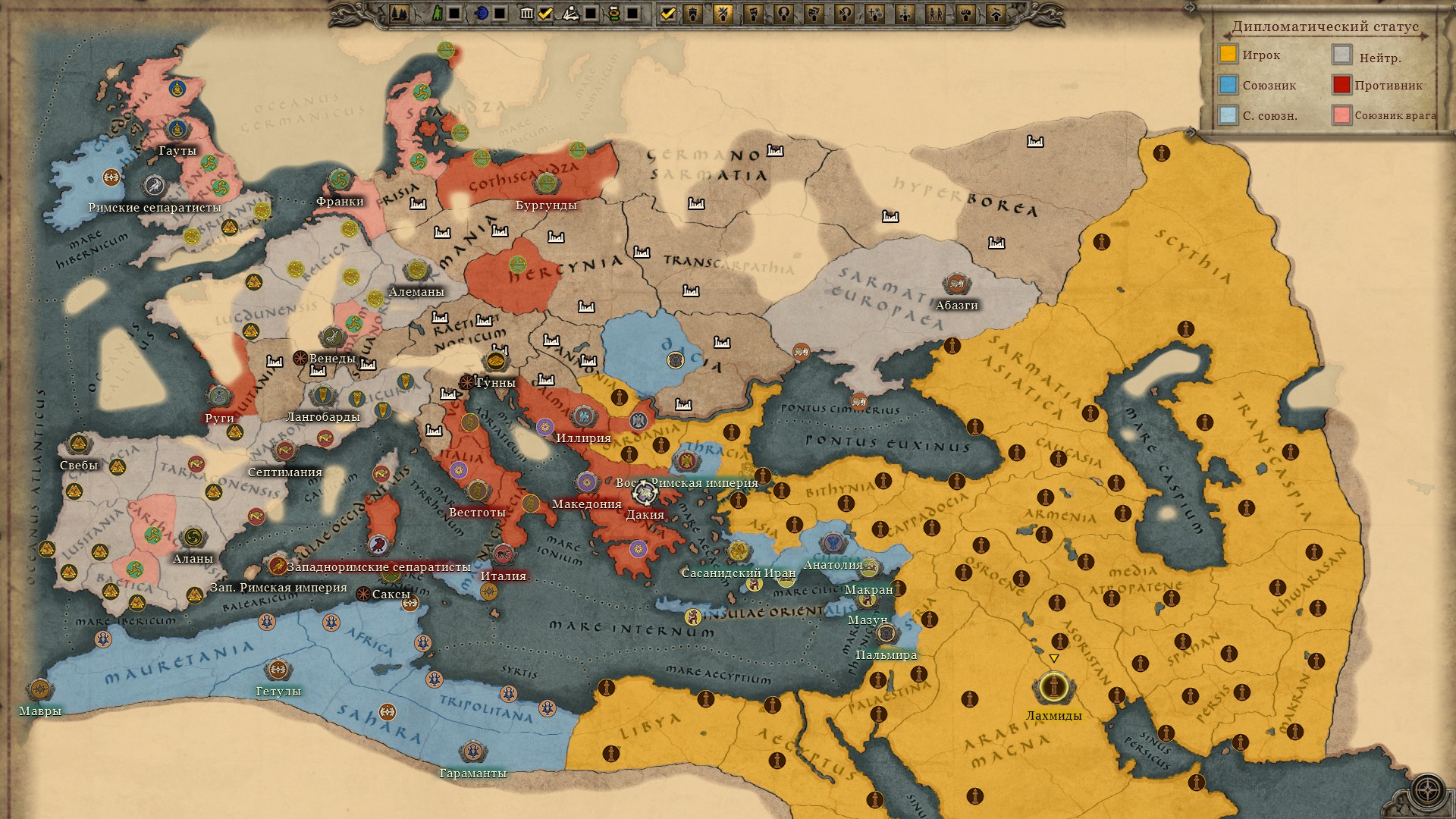The image size is (1456, 819).
Task: Toggle the forest trees map overlay button
Action: 400,13
